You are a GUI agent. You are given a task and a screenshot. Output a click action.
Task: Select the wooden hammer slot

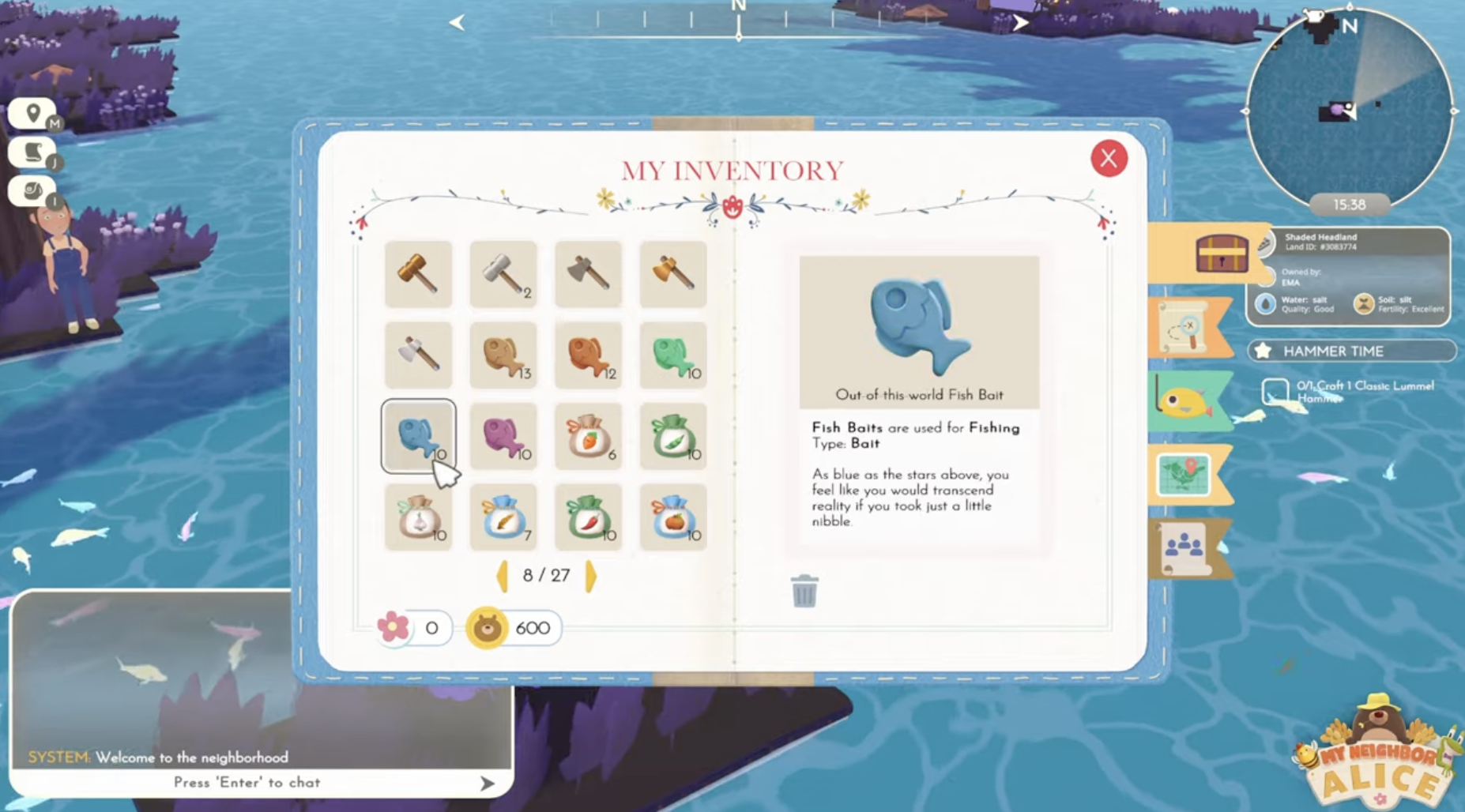coord(418,274)
